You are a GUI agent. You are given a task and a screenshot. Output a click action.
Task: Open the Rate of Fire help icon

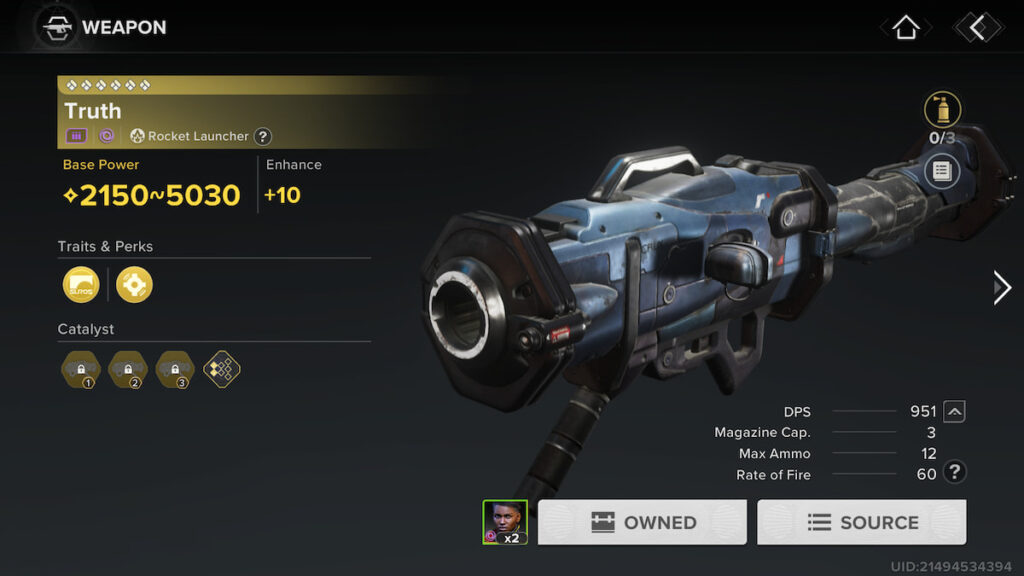(955, 473)
